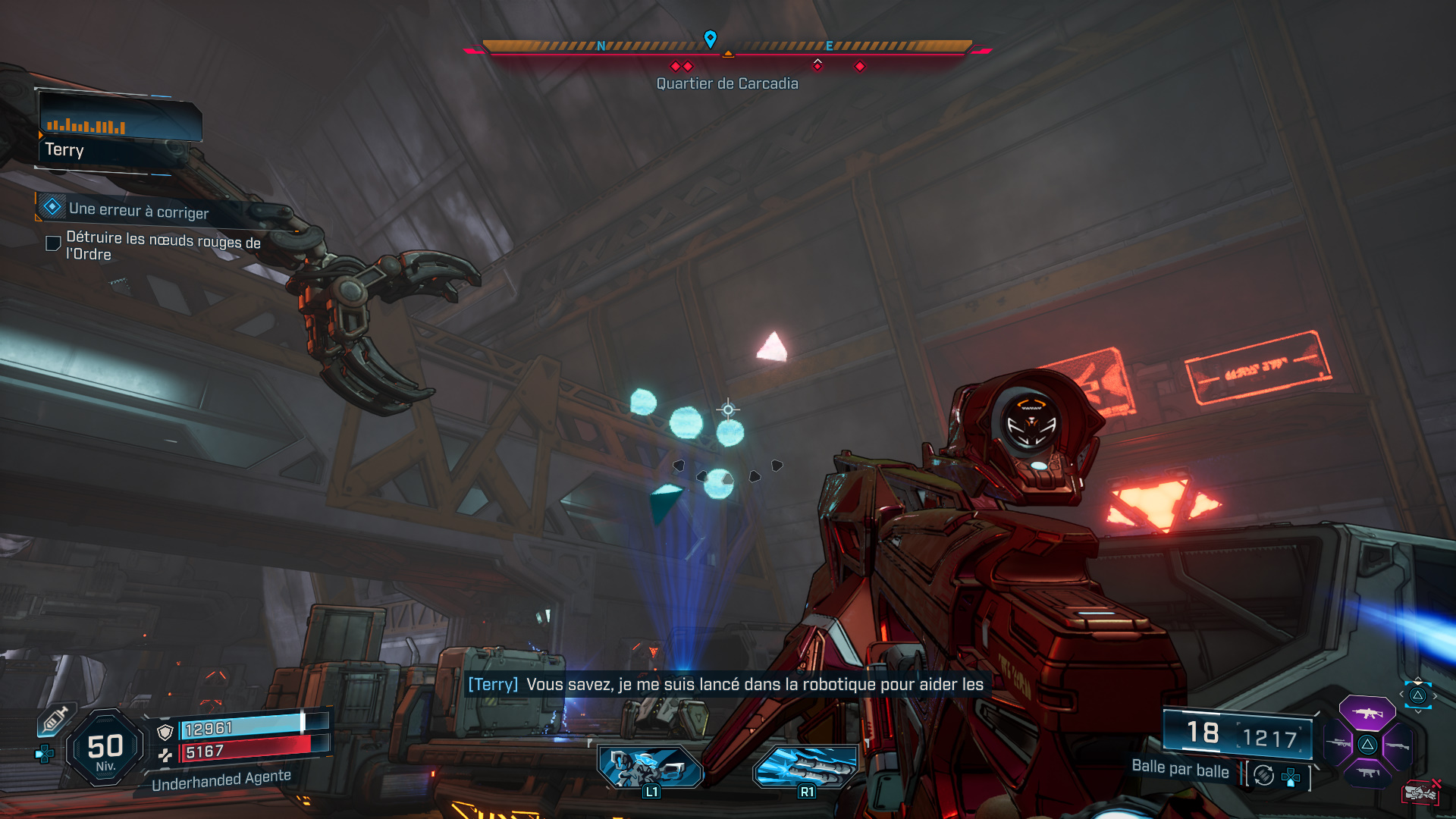Expand the chevron below the Triangle weapon-swap prompt
This screenshot has height=819, width=1456.
click(x=1419, y=711)
